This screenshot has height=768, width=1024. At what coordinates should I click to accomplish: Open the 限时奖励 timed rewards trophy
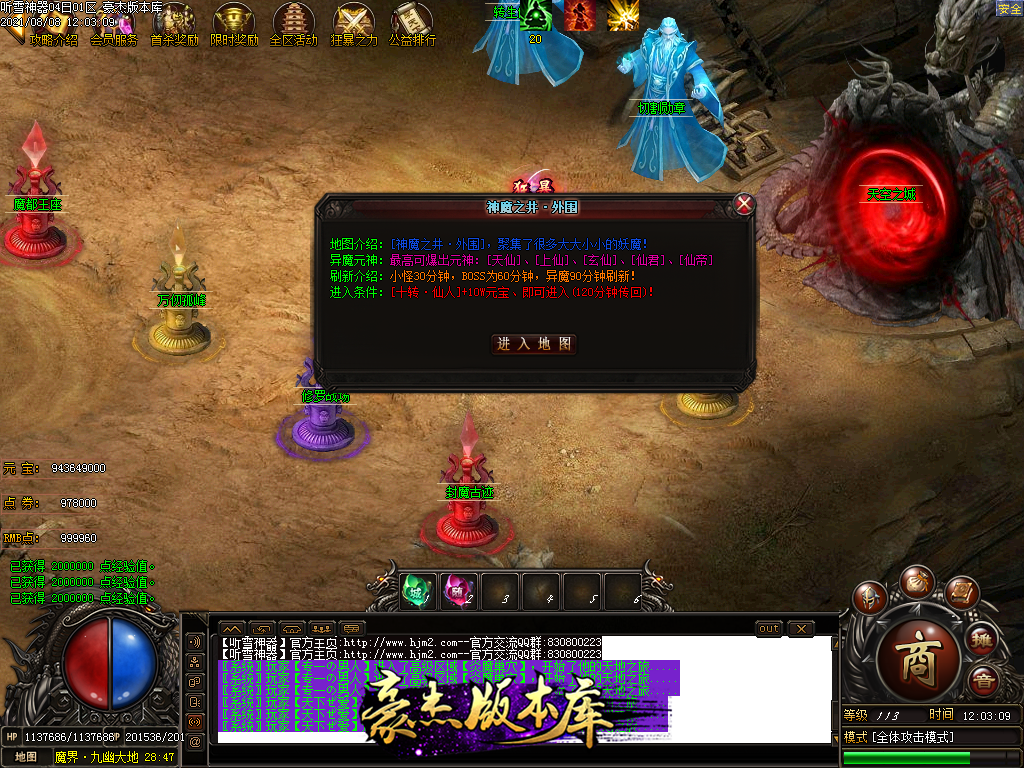[234, 24]
